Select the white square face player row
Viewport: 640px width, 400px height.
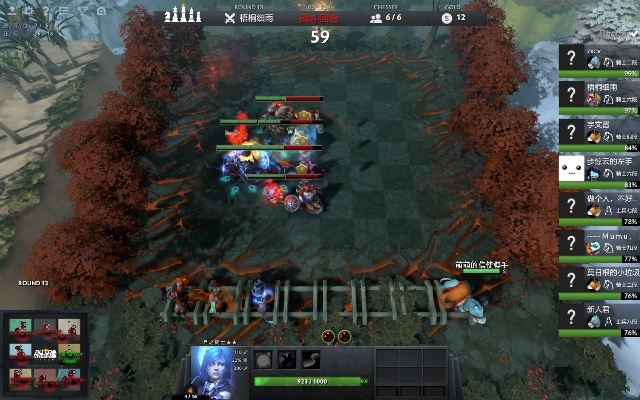pos(599,169)
